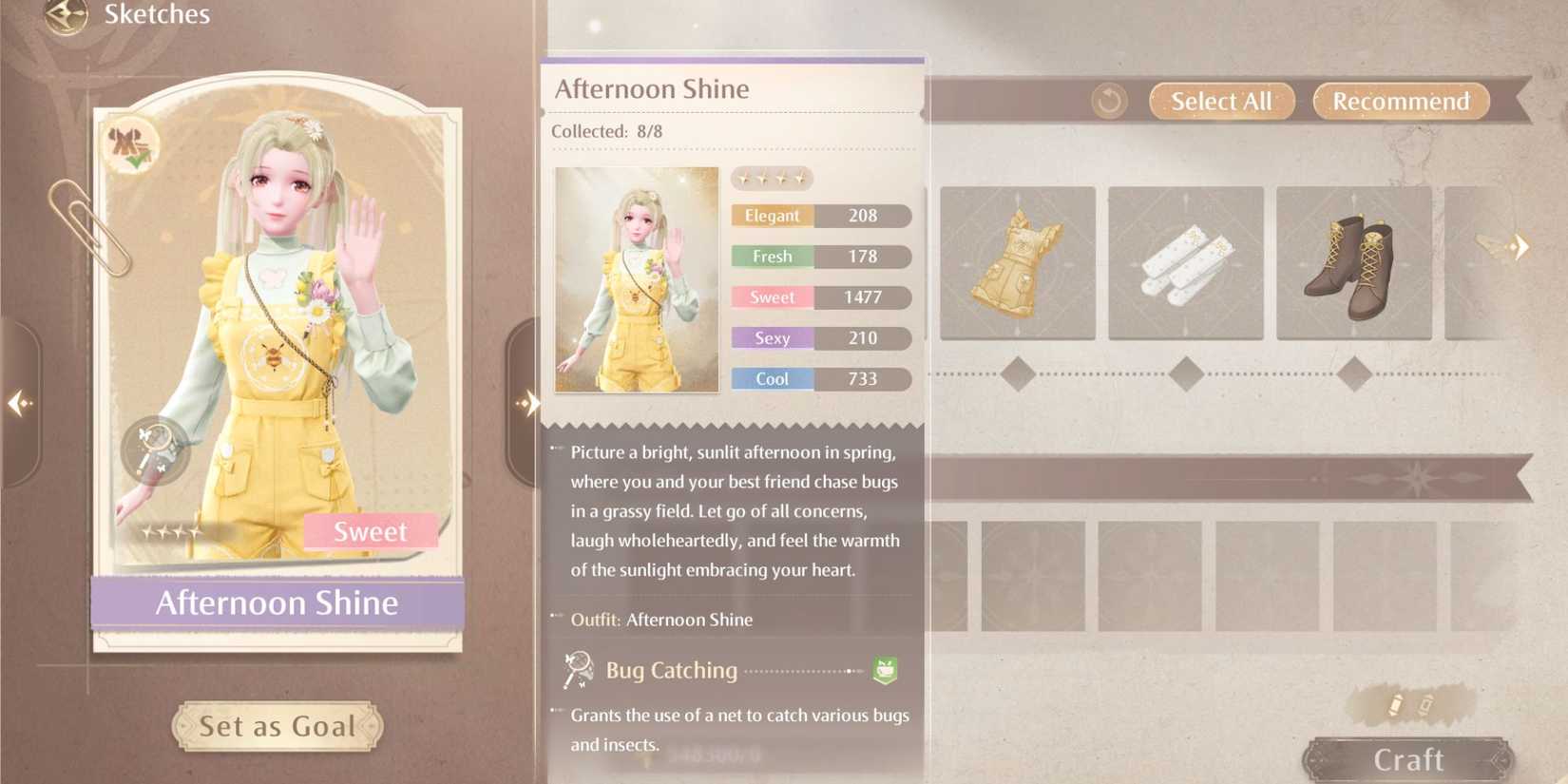Click the Afternoon Shine name banner
The image size is (1568, 784).
click(x=277, y=602)
